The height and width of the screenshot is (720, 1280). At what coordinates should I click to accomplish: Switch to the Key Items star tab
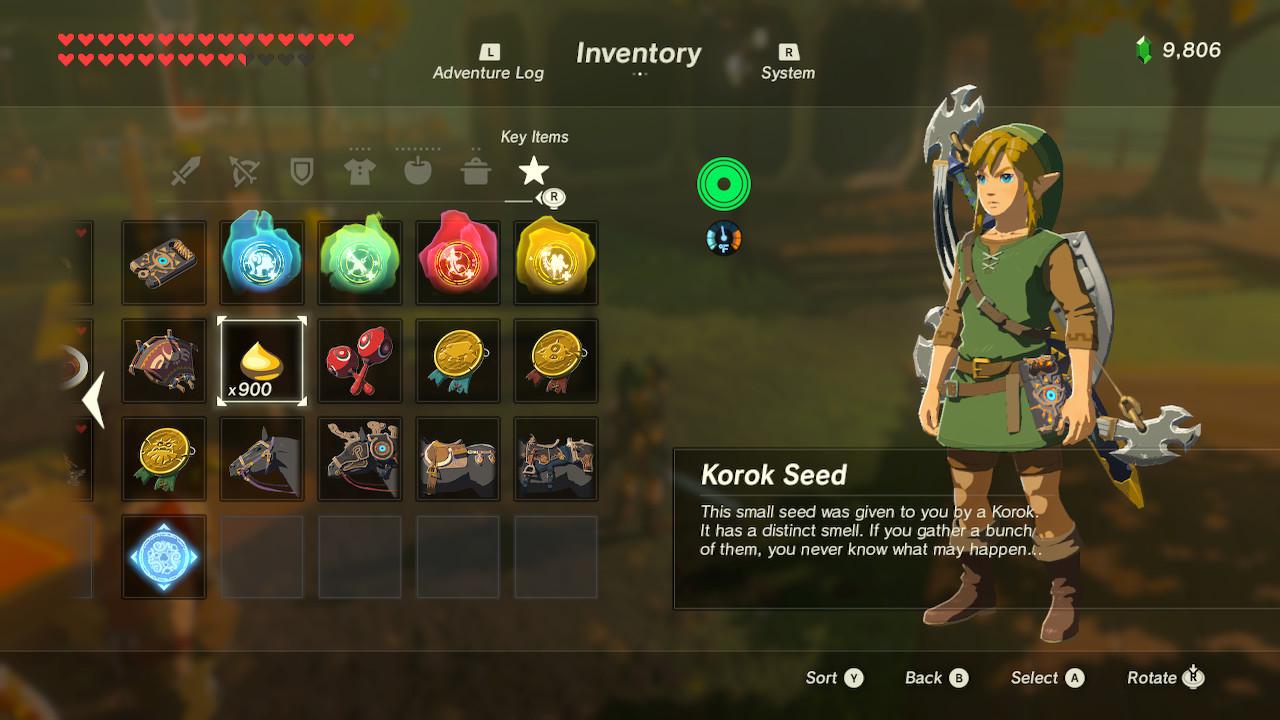coord(533,170)
